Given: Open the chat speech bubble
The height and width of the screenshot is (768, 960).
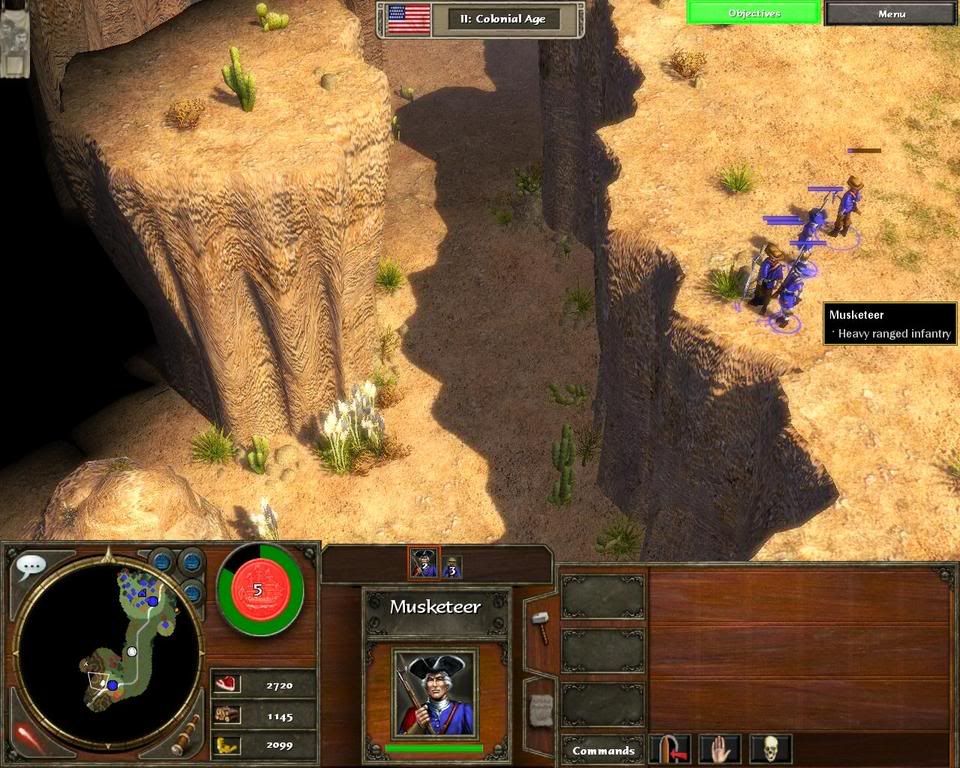Looking at the screenshot, I should 31,566.
